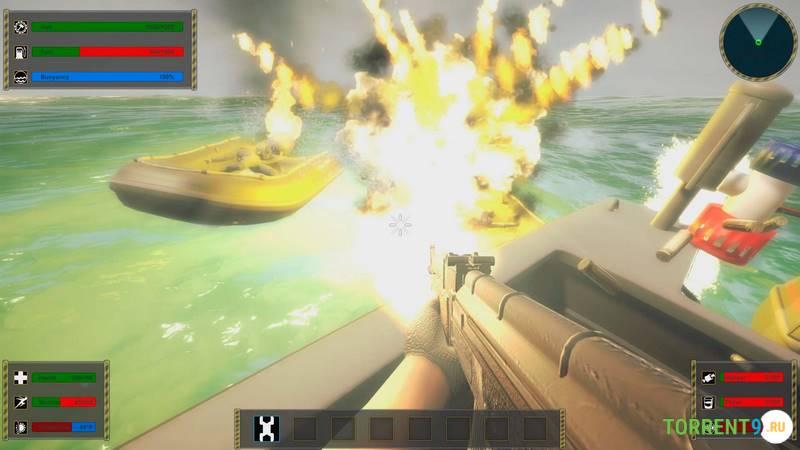This screenshot has width=800, height=450.
Task: Select the wrench tool hotbar slot
Action: pyautogui.click(x=266, y=429)
